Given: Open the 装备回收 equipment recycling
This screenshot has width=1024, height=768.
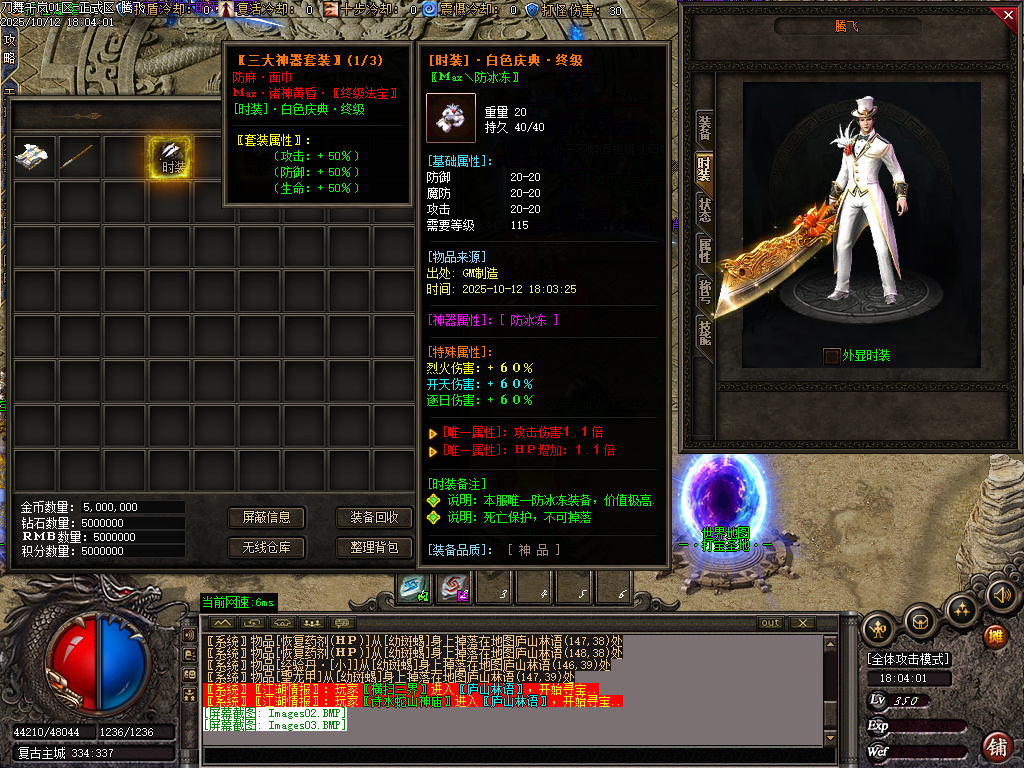Looking at the screenshot, I should (x=374, y=517).
